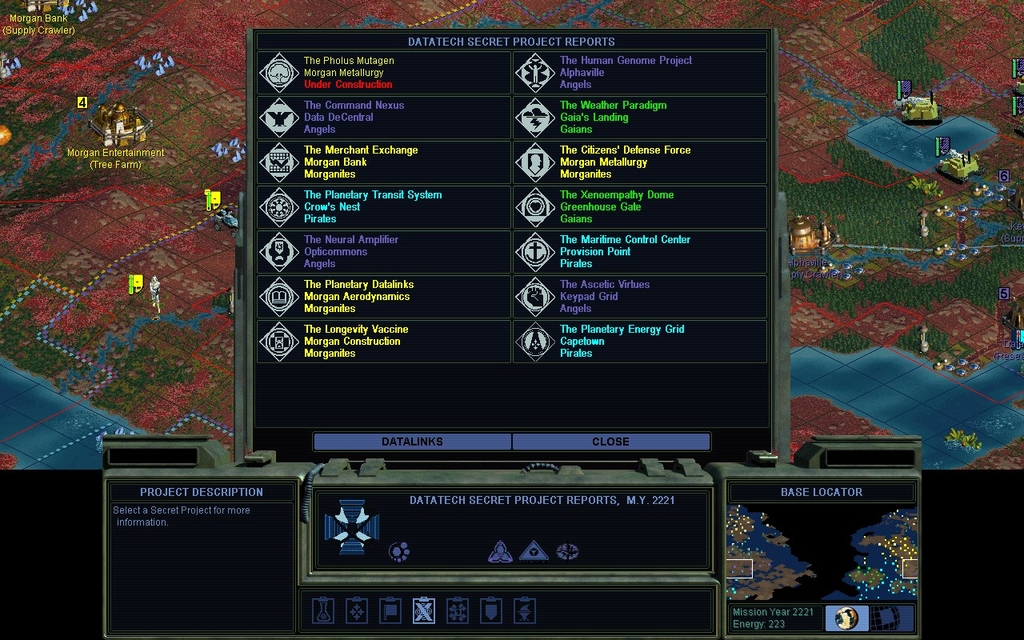Pick The Xenoempathy Dome project
This screenshot has height=640, width=1024.
click(x=640, y=207)
